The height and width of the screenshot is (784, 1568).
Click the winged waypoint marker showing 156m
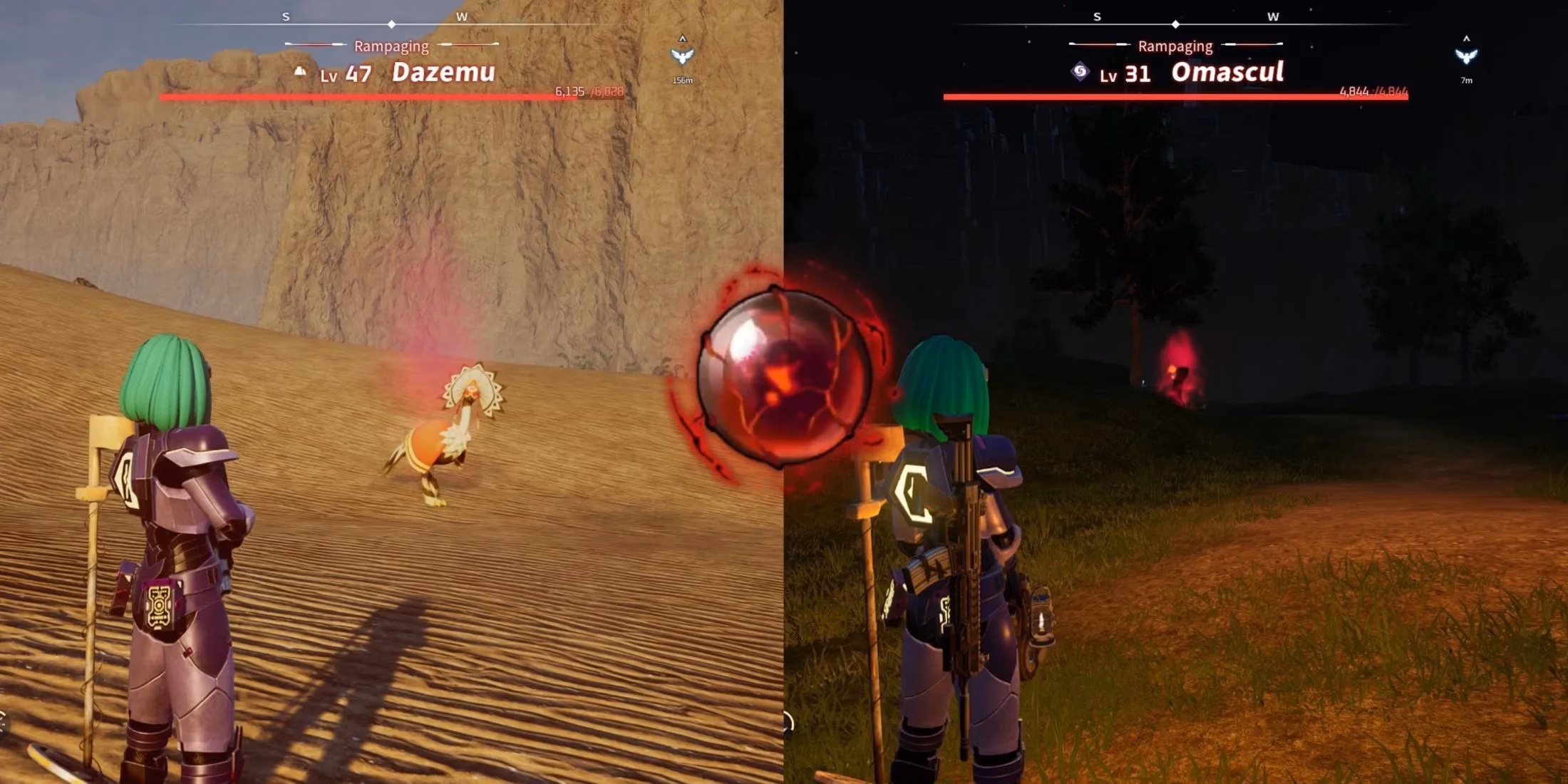[682, 56]
